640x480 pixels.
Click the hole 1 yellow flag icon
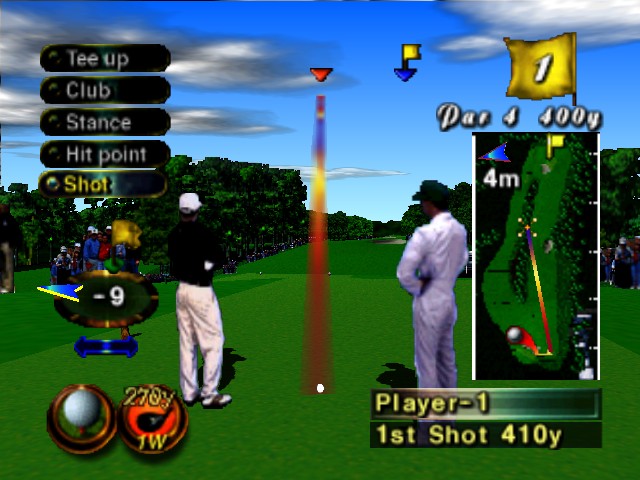coord(541,68)
